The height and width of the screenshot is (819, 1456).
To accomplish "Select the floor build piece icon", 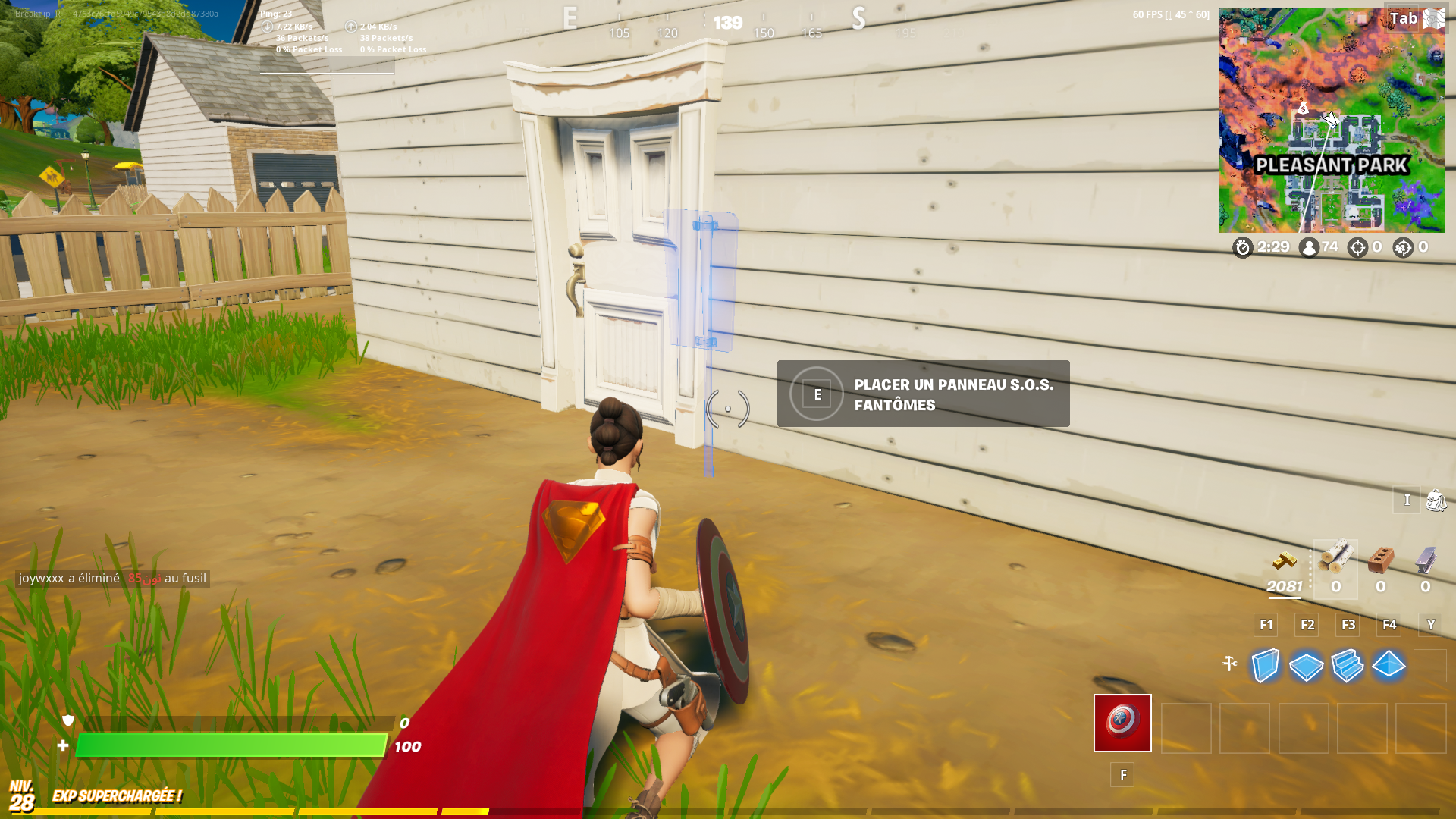I will (1306, 666).
